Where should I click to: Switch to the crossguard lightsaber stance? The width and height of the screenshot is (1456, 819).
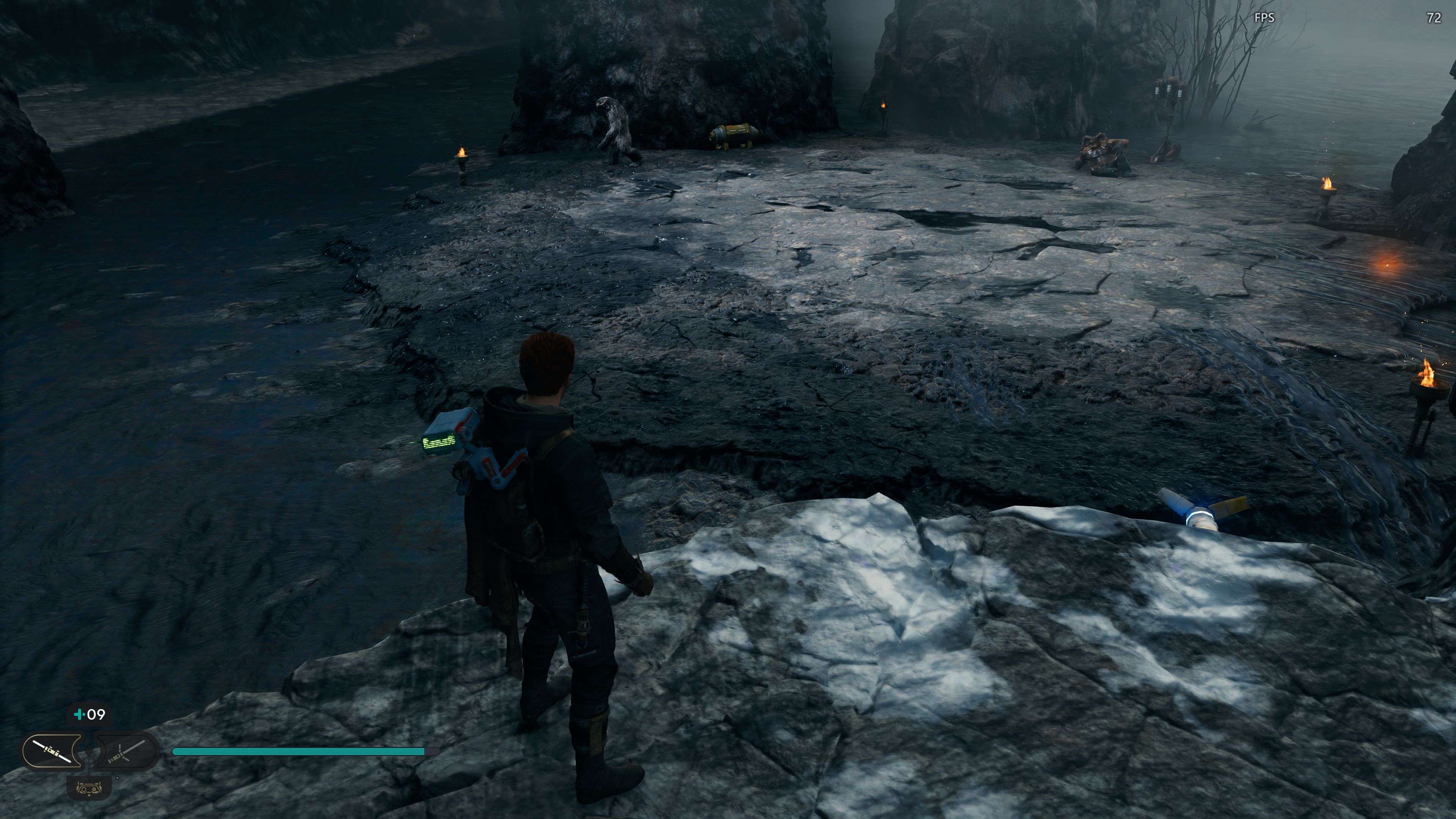coord(126,751)
